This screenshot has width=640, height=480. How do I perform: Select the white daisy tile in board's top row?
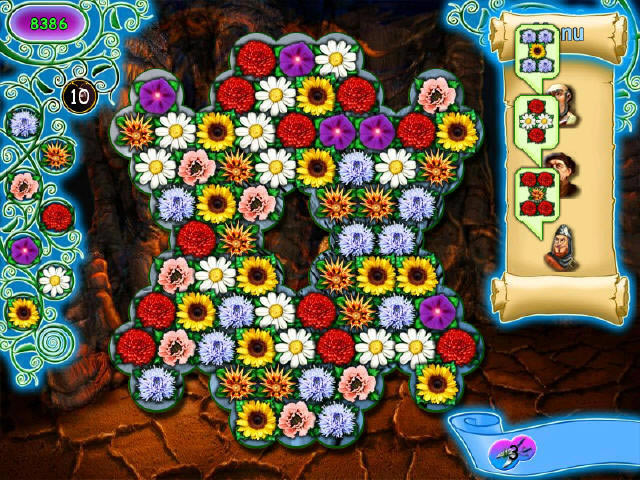336,59
